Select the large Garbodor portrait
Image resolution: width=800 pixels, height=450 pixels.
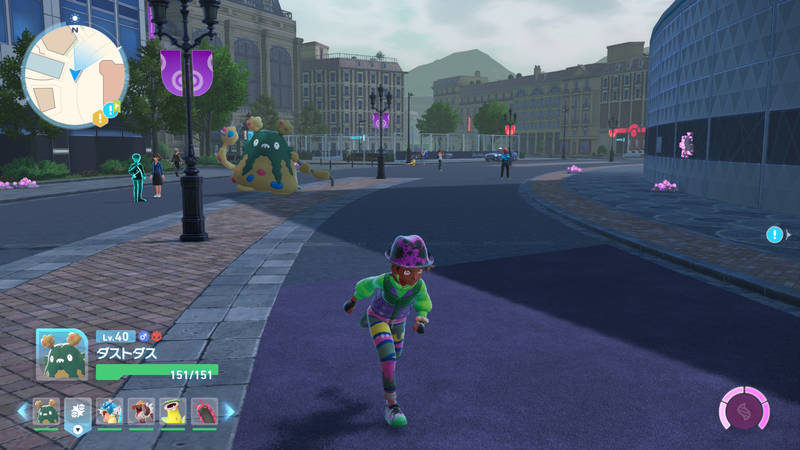tap(62, 355)
